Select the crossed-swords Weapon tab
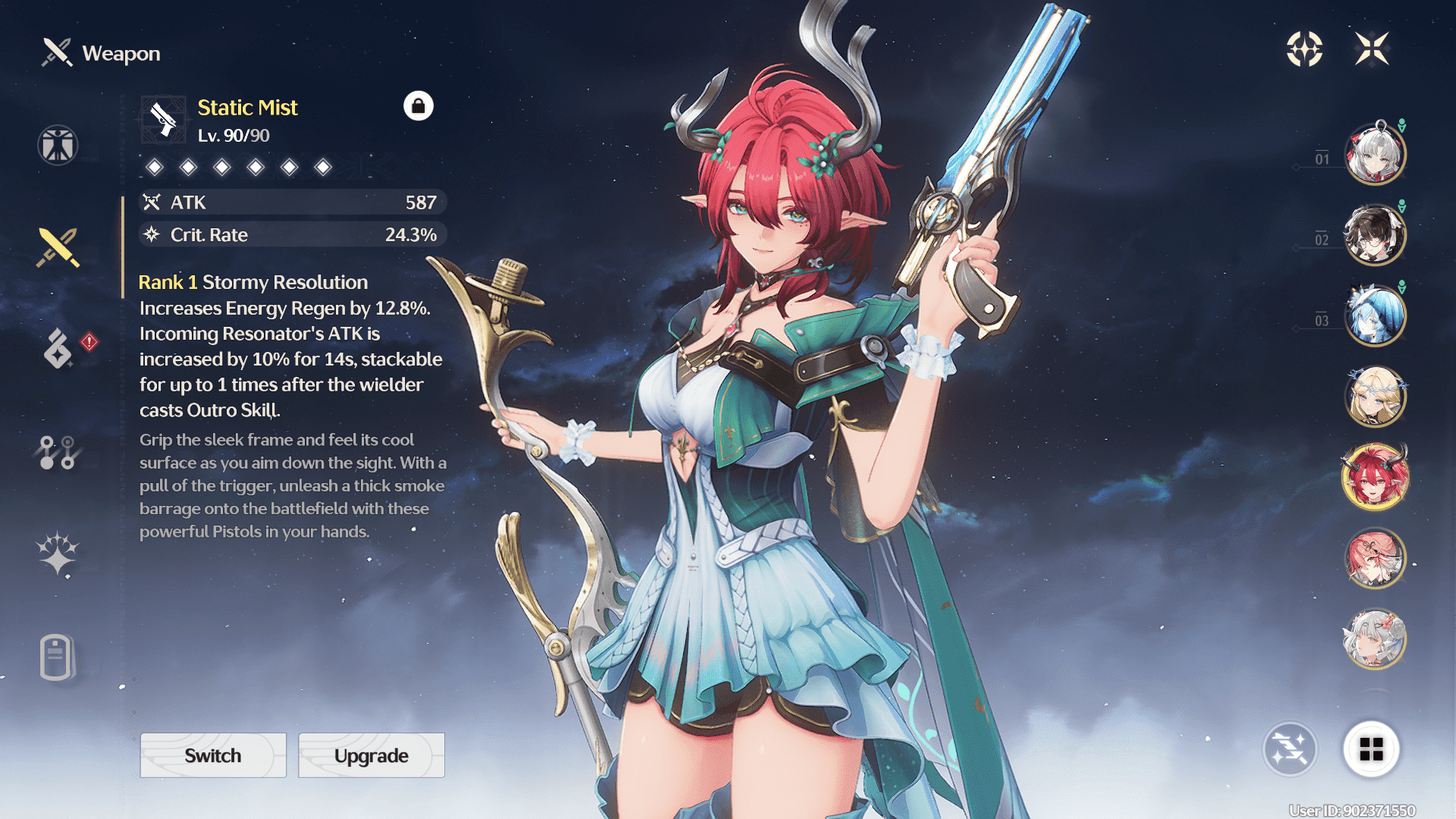1456x819 pixels. point(58,247)
